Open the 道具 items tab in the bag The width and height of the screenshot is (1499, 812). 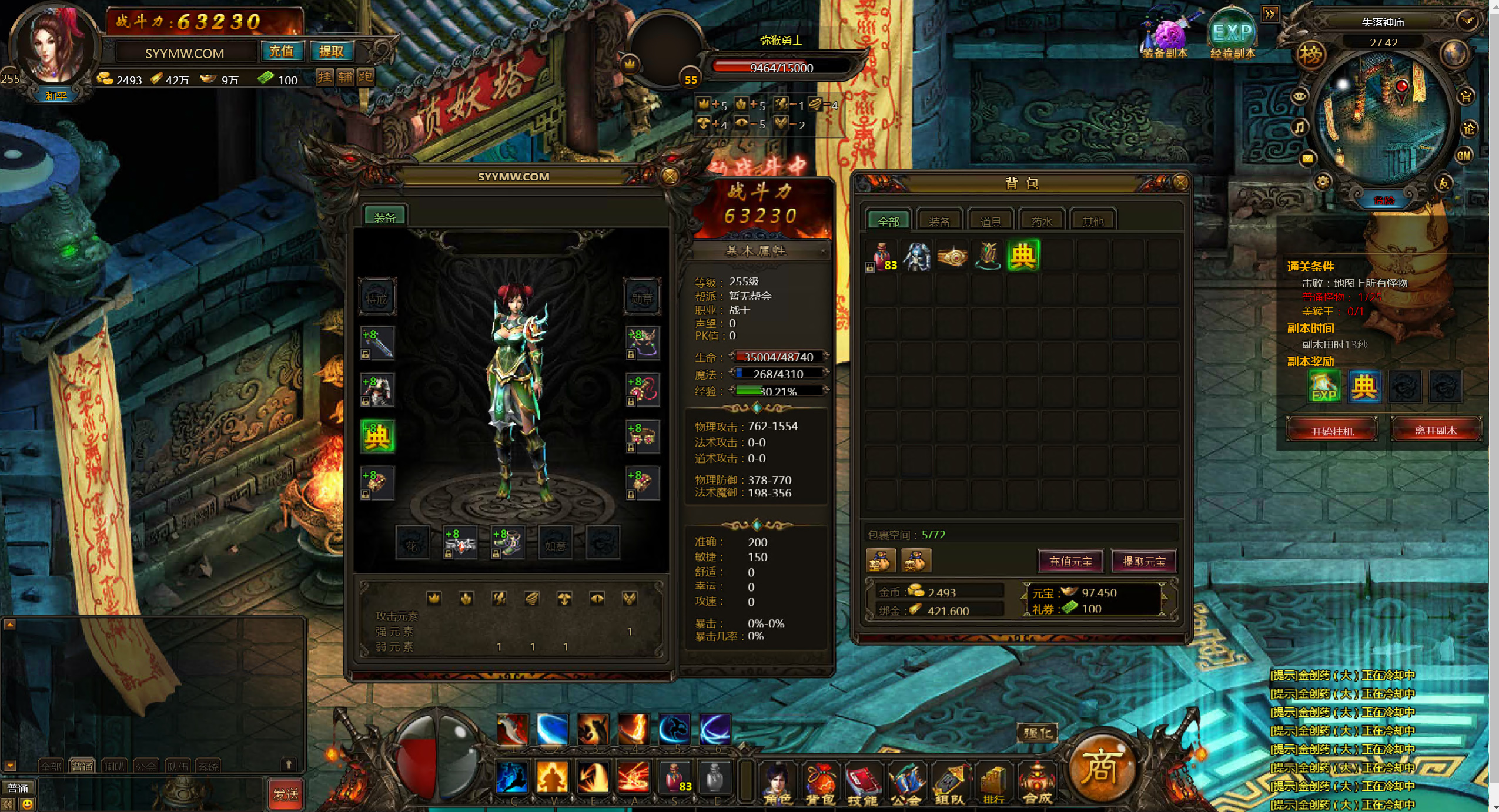coord(991,221)
